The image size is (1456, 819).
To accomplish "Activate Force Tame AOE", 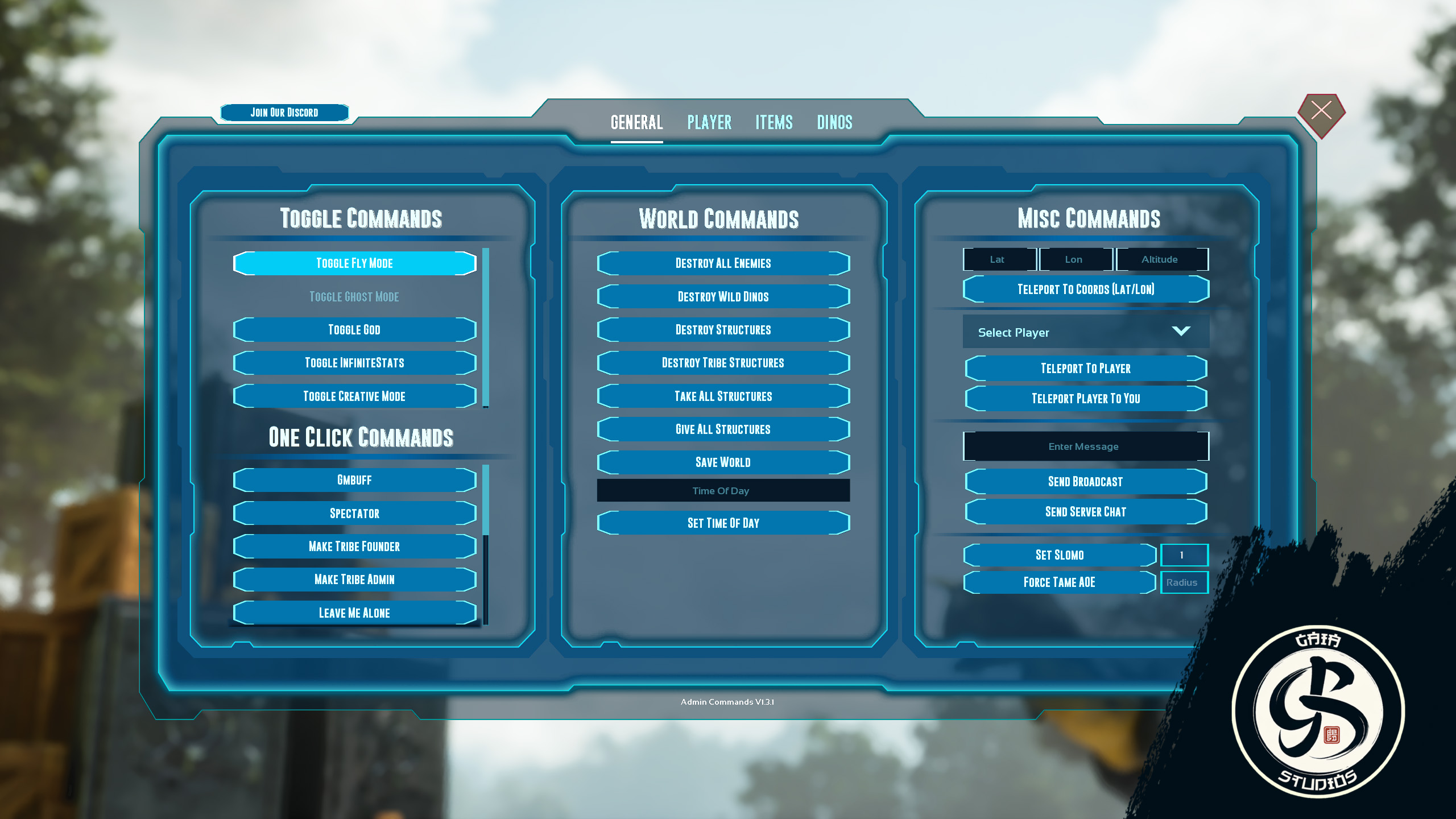I will click(x=1059, y=582).
